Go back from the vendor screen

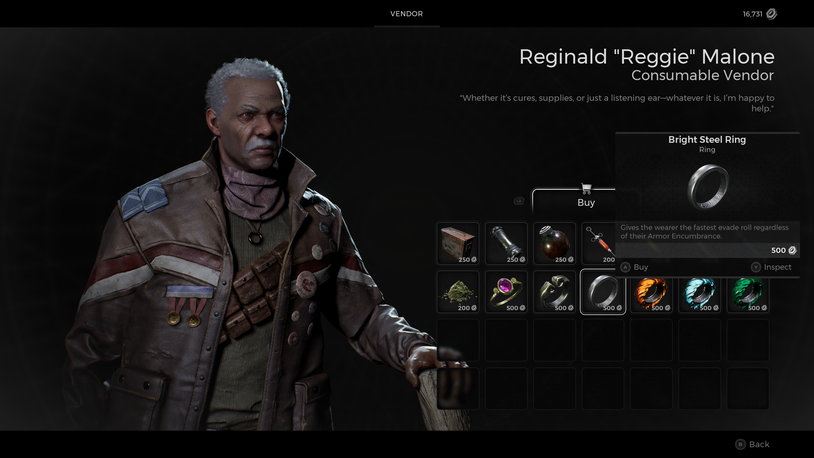tap(752, 444)
